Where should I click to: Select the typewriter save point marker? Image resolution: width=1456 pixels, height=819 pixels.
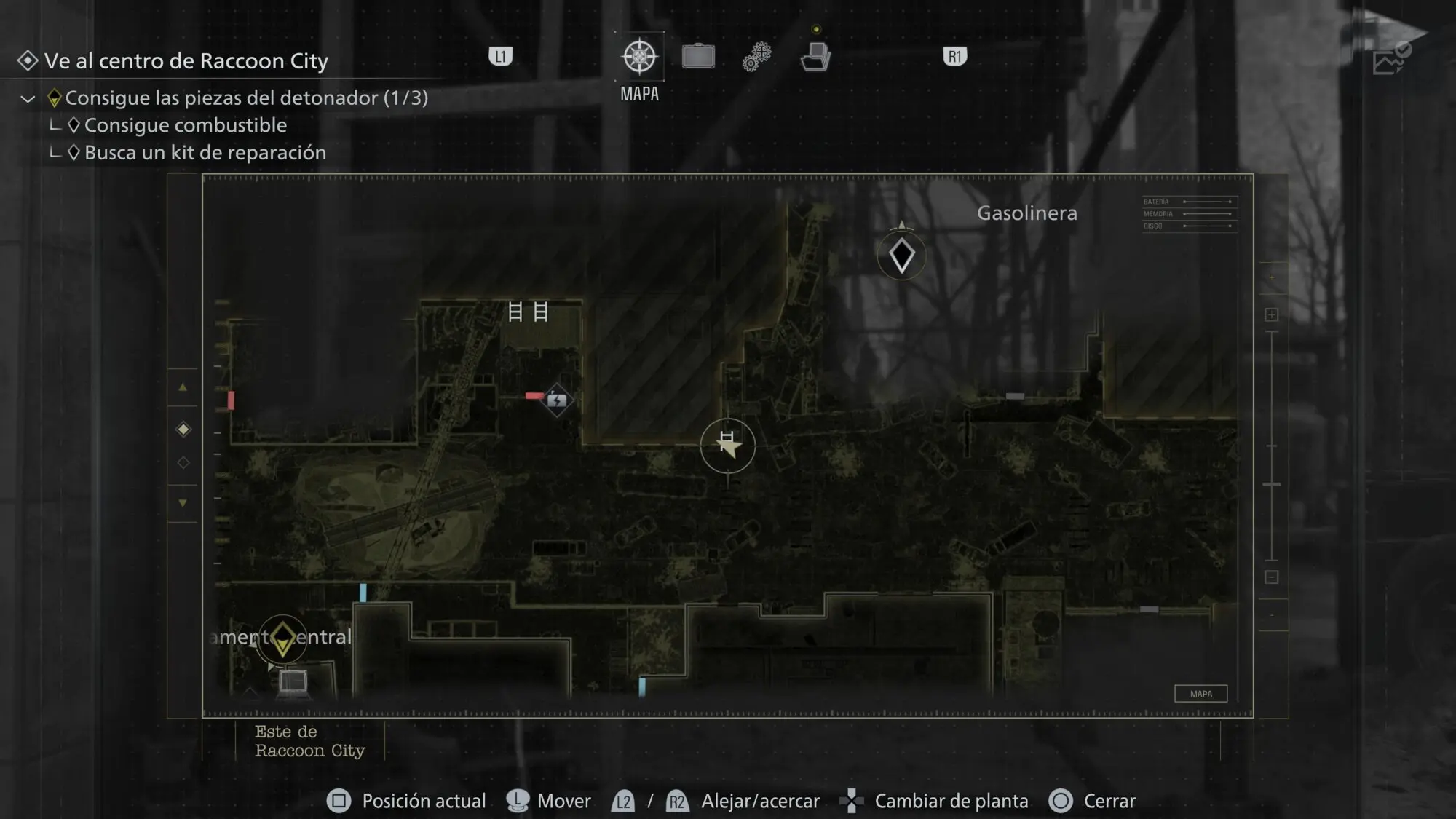(x=293, y=681)
